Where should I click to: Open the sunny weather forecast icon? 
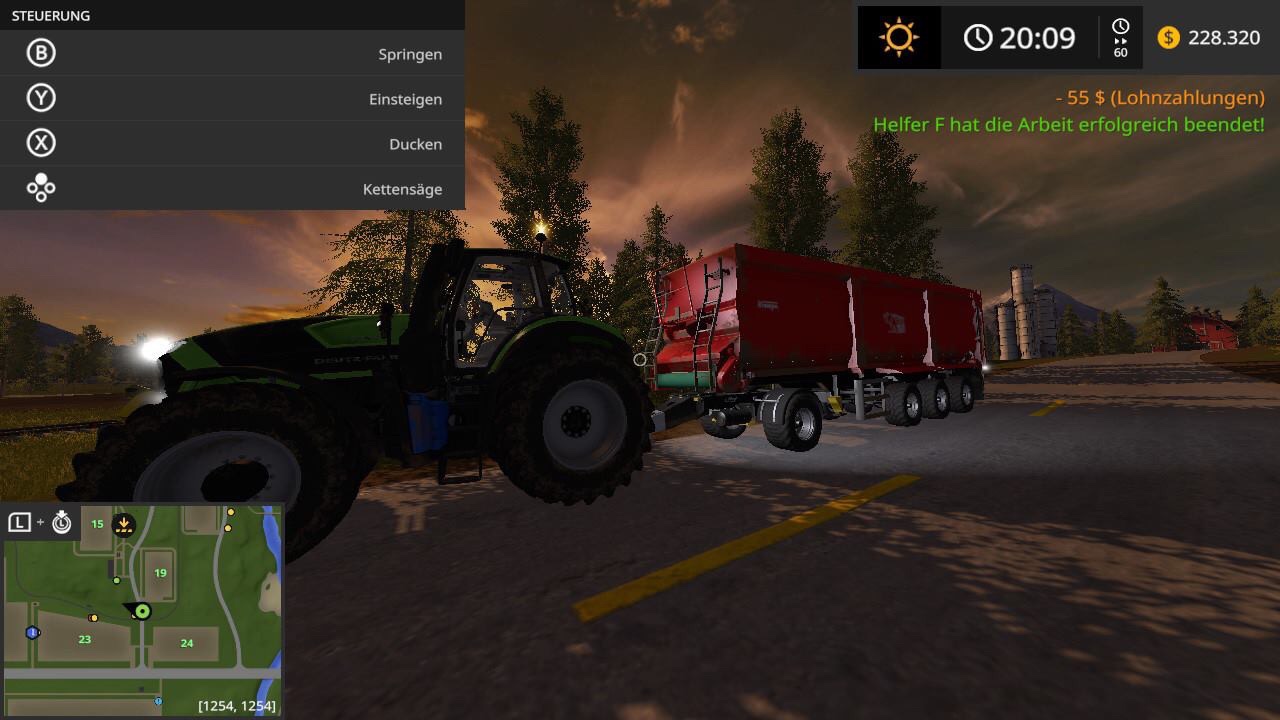point(898,38)
